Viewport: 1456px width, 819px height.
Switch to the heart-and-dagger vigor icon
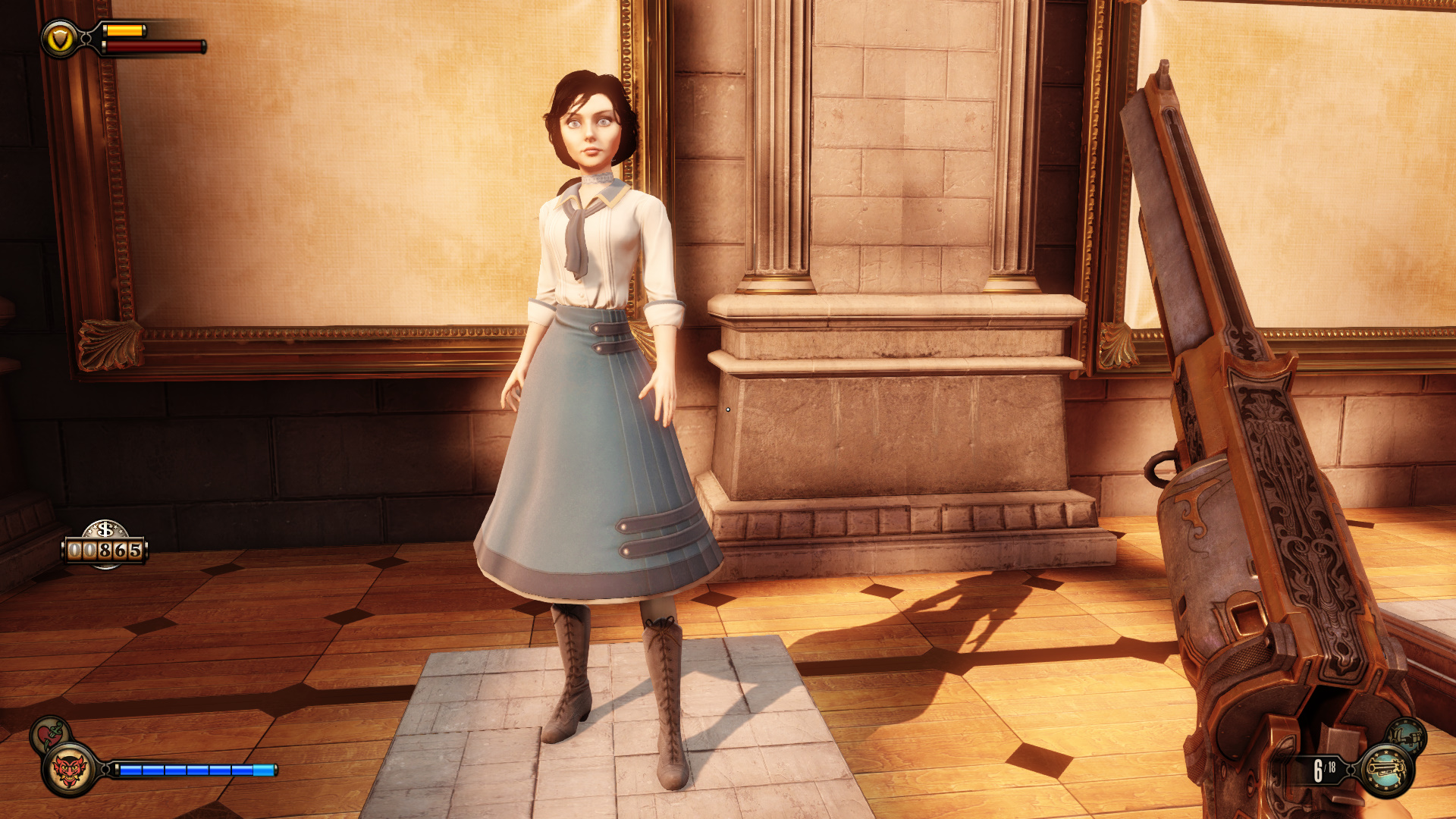49,733
